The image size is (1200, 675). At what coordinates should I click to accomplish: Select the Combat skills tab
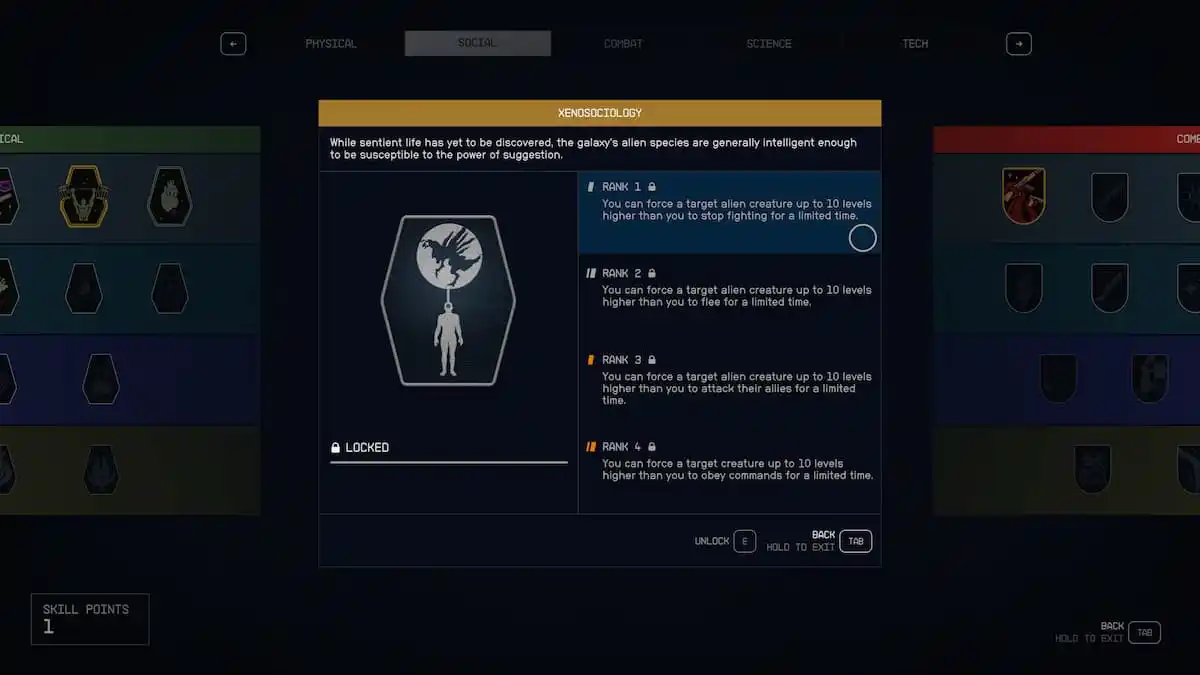(623, 44)
